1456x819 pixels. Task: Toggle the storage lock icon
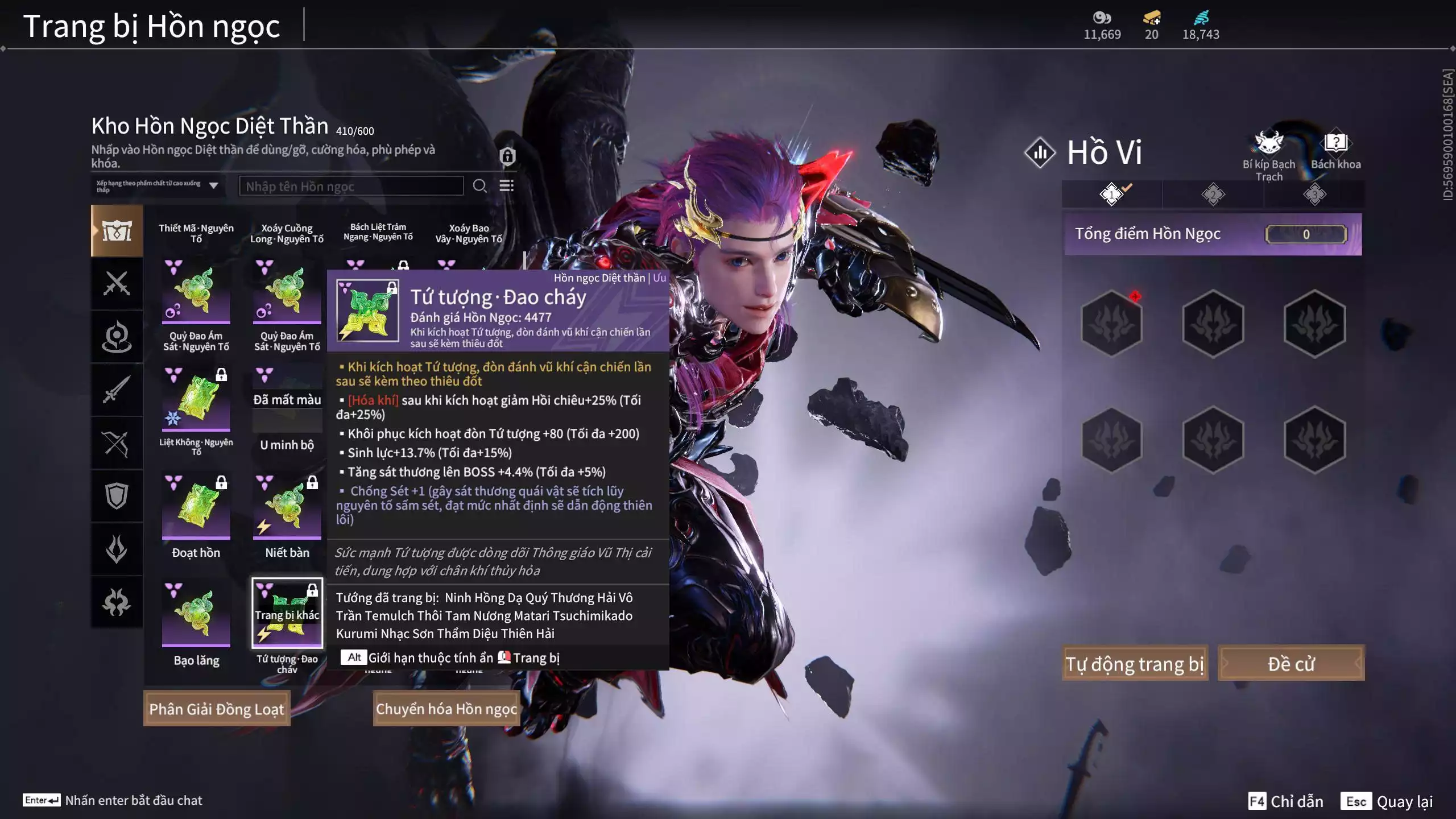click(x=507, y=156)
